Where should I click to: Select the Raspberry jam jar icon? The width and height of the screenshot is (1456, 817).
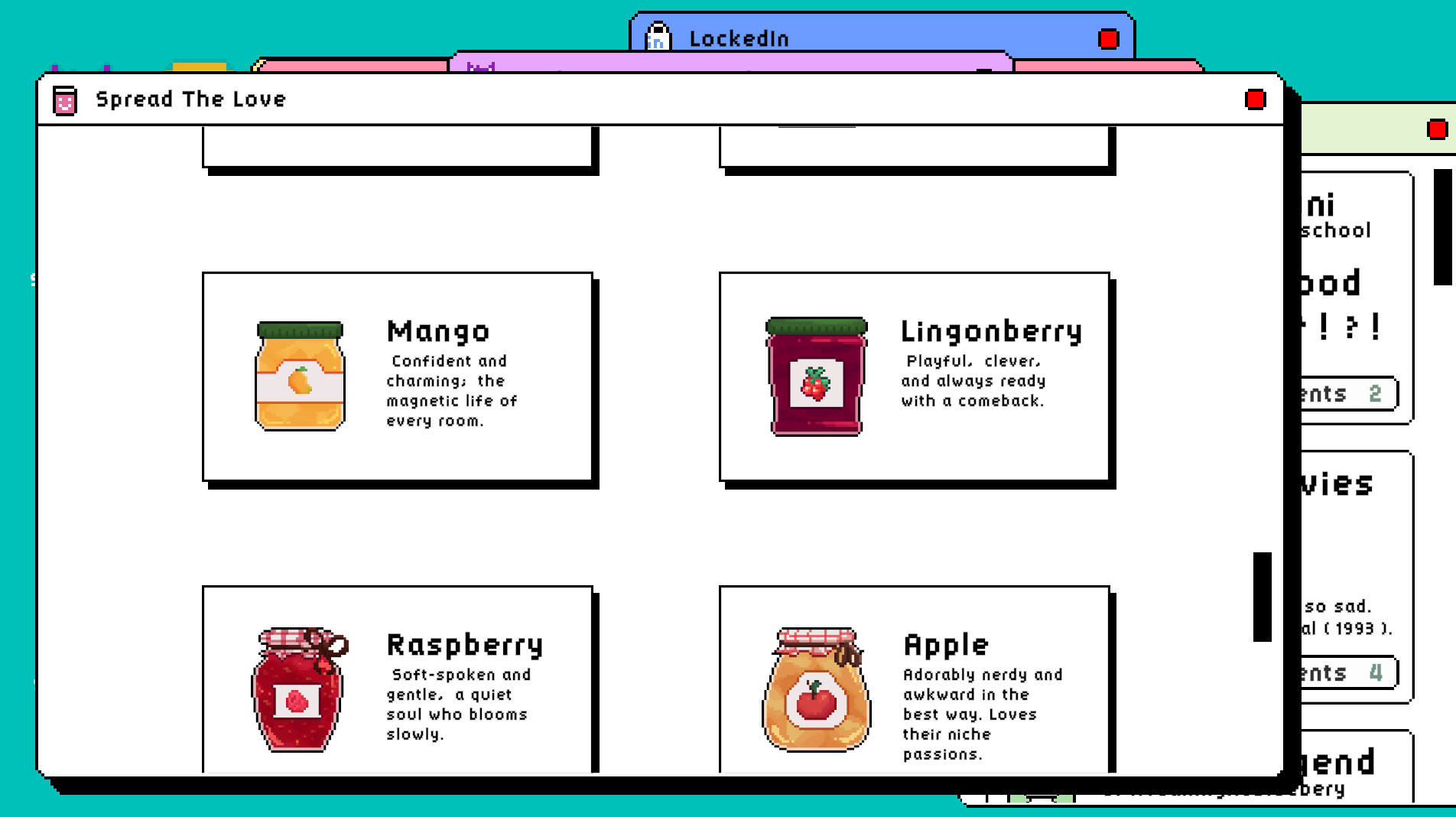(299, 692)
